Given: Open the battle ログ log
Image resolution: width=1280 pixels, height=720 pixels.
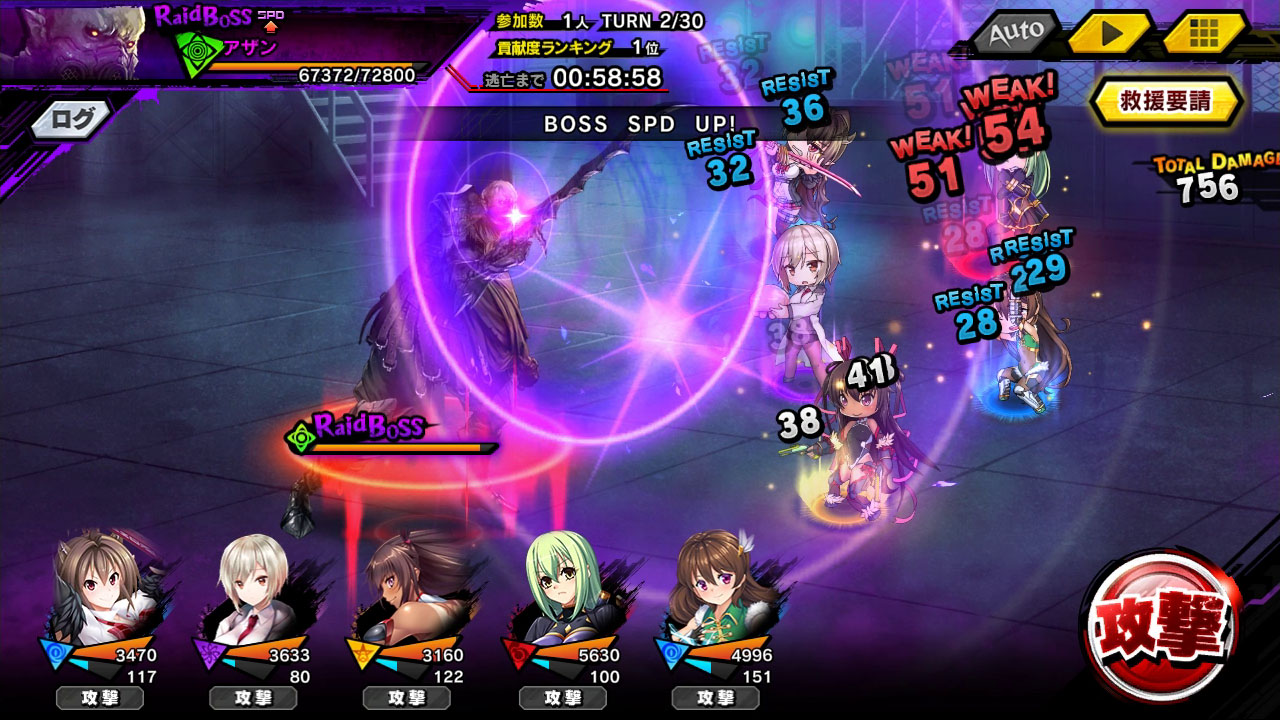Looking at the screenshot, I should [x=72, y=120].
